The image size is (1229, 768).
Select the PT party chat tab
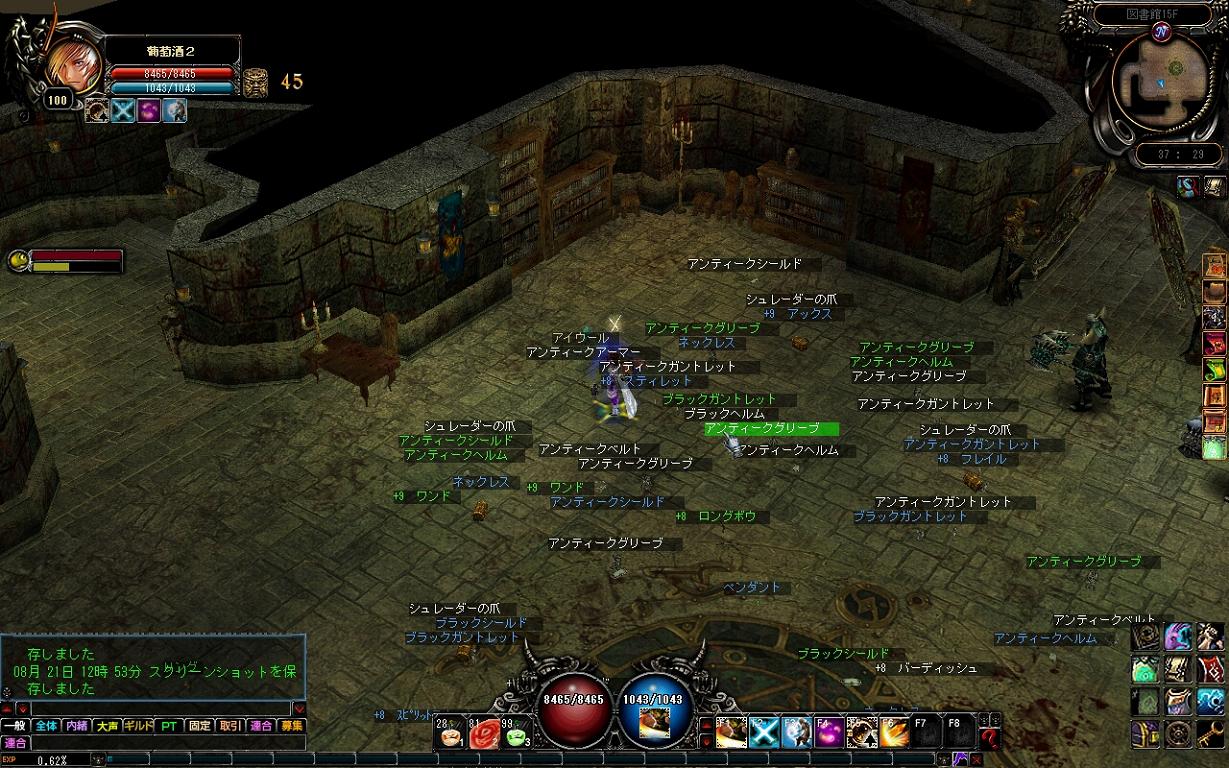(169, 726)
